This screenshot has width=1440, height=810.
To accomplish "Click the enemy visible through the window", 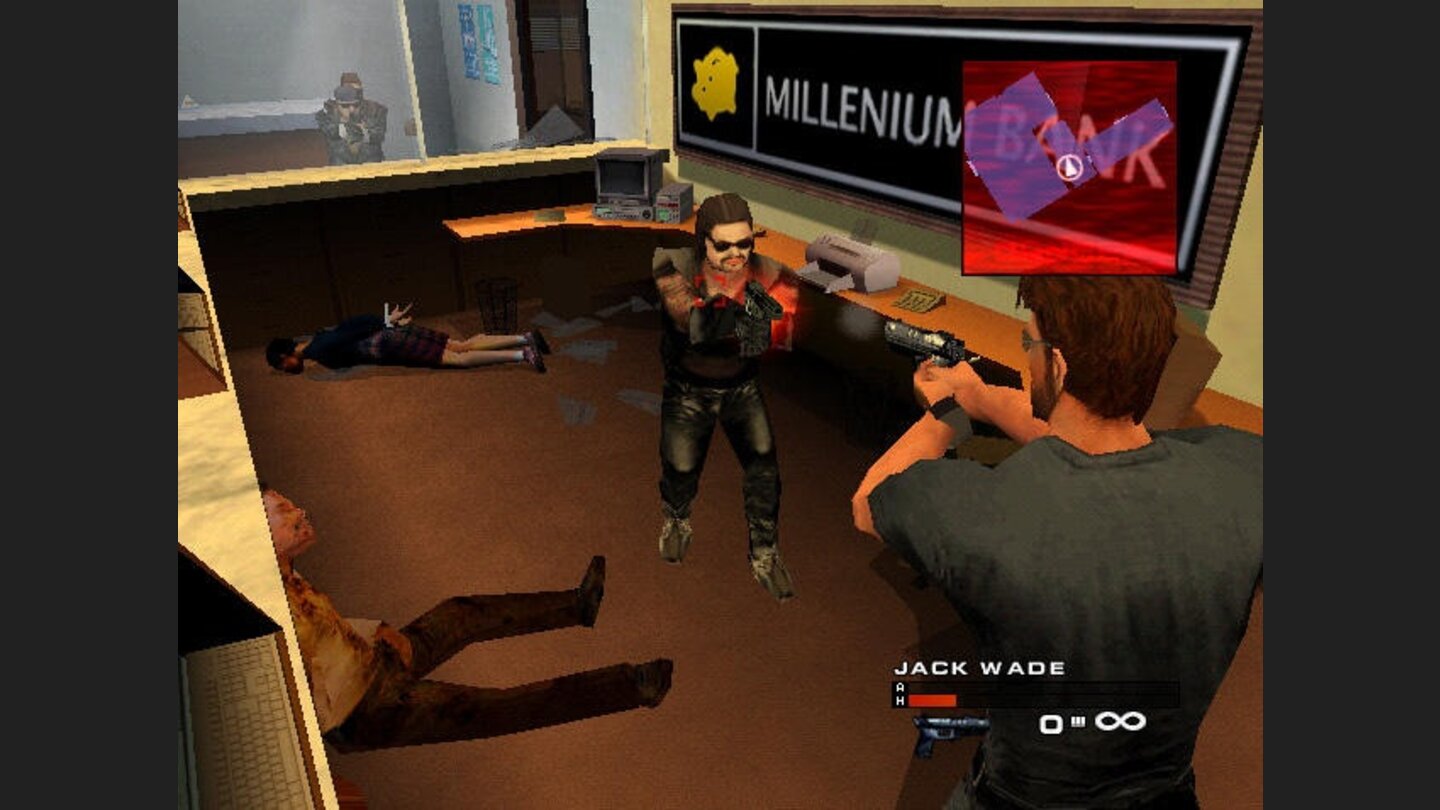I will click(353, 116).
